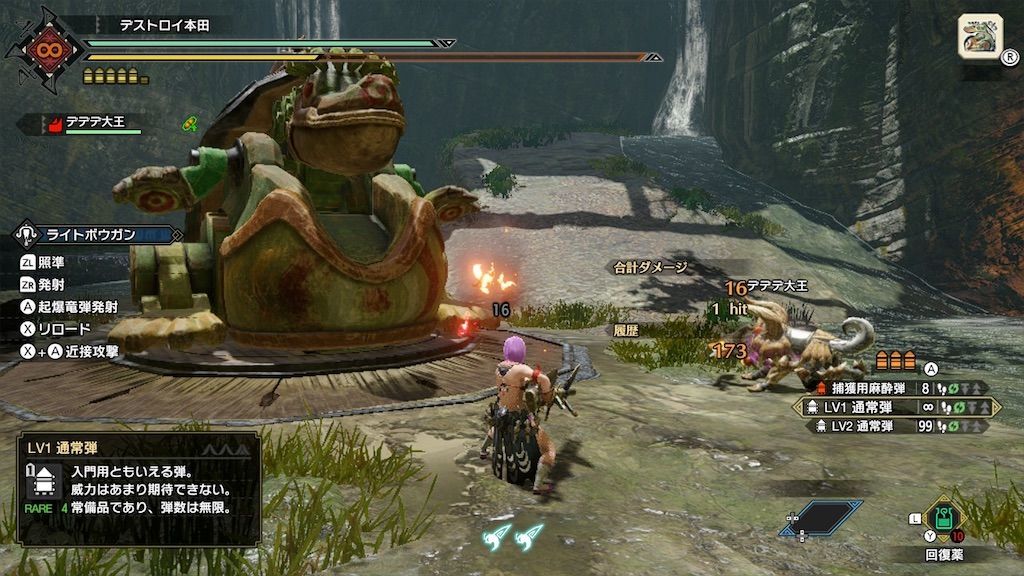Select the 回復薬 potion item icon
The image size is (1024, 576).
tap(941, 520)
